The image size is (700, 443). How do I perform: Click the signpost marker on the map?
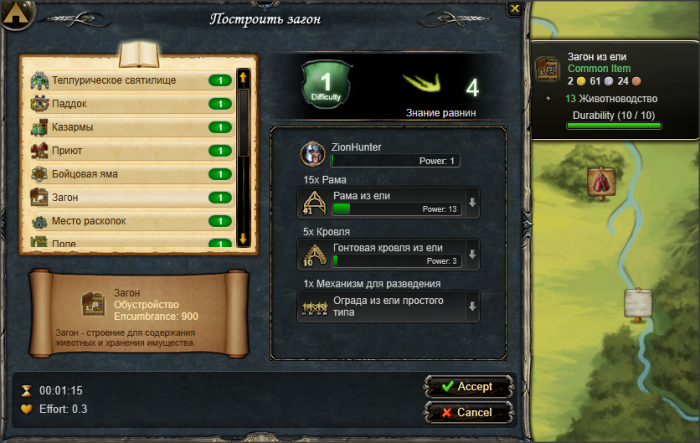coord(638,300)
